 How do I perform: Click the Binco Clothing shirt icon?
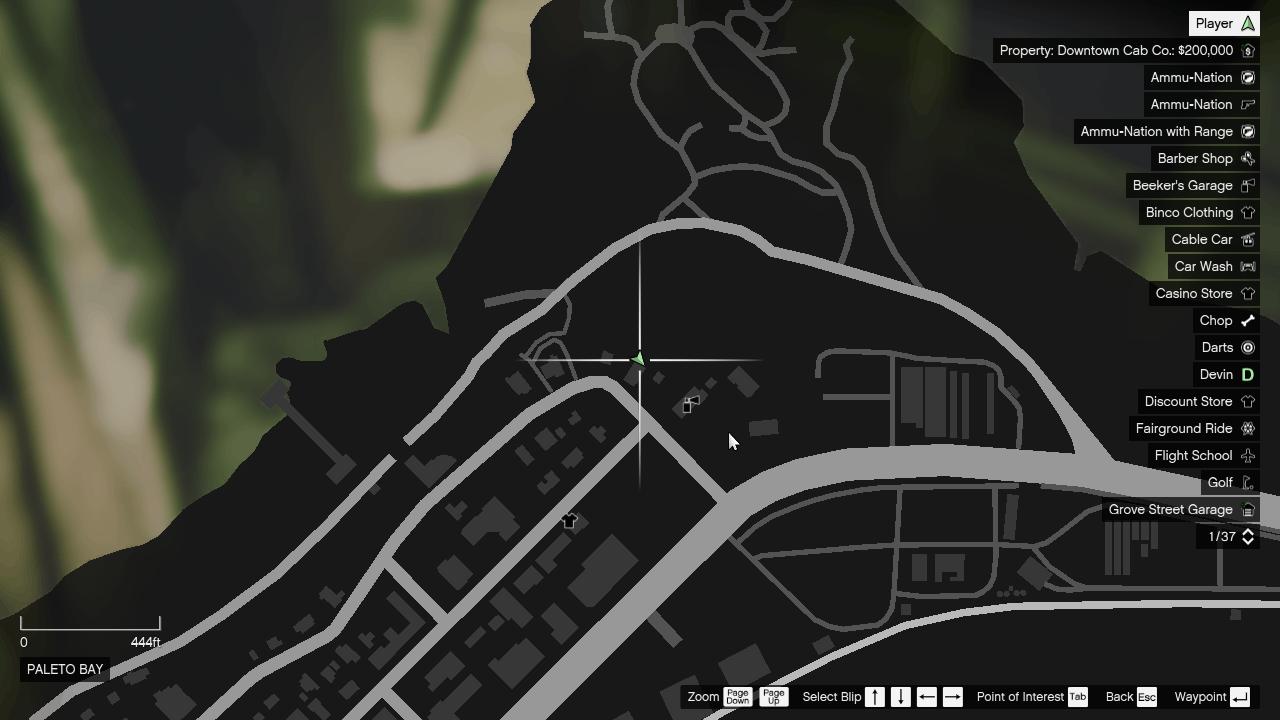pyautogui.click(x=1247, y=212)
